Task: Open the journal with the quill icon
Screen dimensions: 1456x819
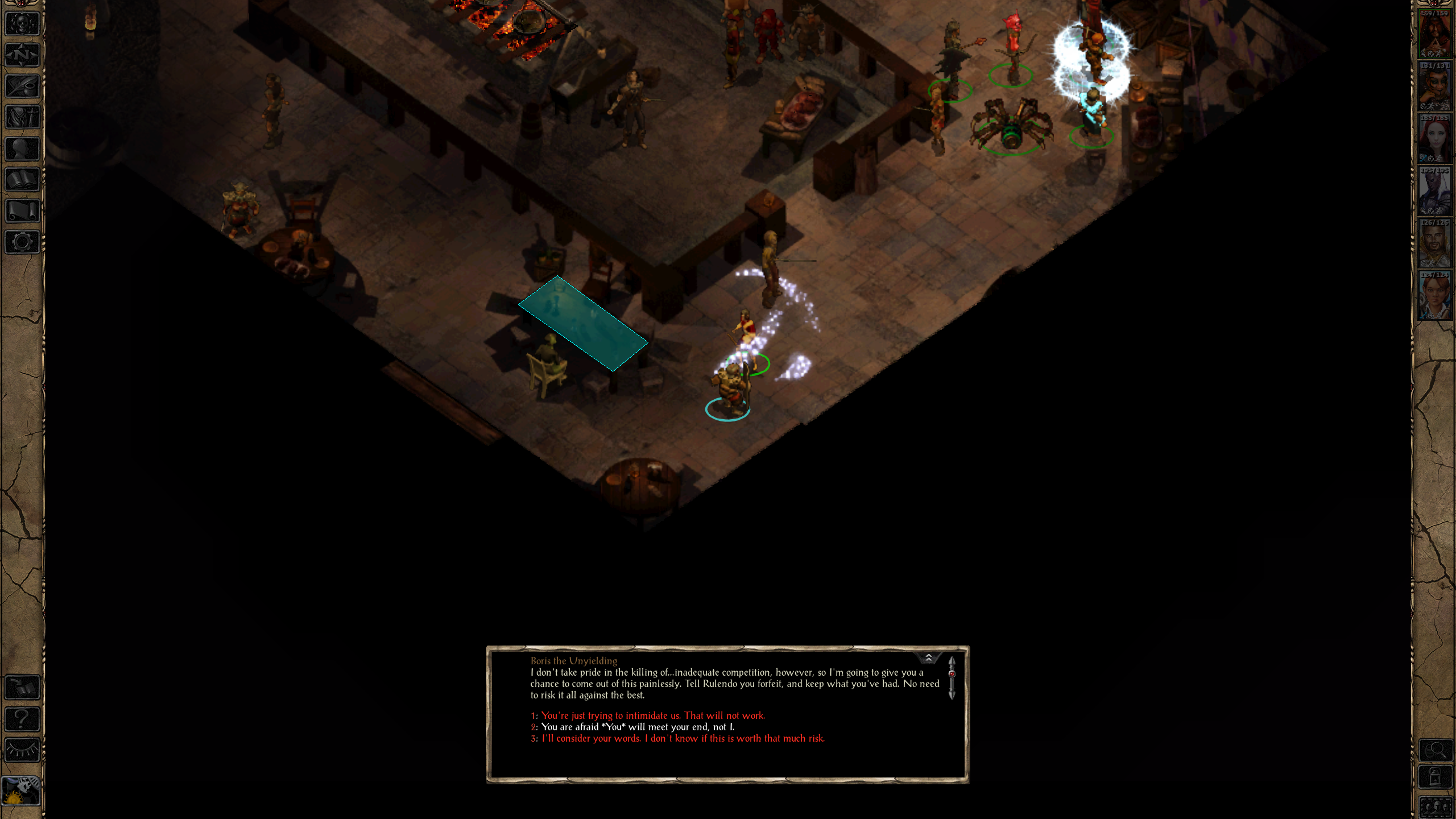Action: coord(22,86)
